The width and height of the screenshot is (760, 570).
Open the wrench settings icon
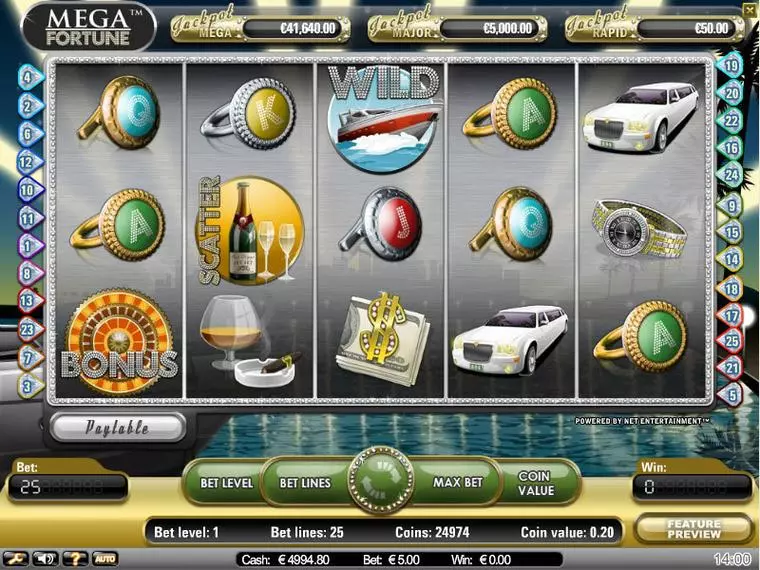(16, 558)
